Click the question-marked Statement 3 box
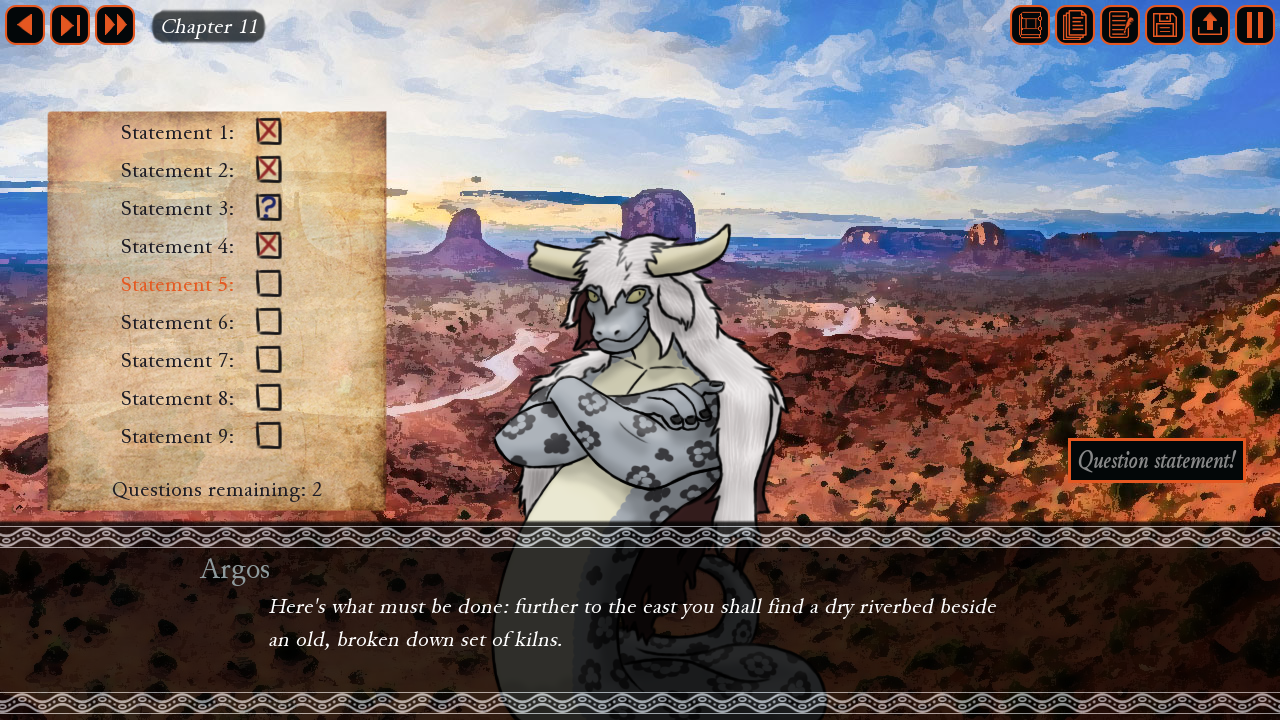The width and height of the screenshot is (1280, 720). pyautogui.click(x=268, y=208)
